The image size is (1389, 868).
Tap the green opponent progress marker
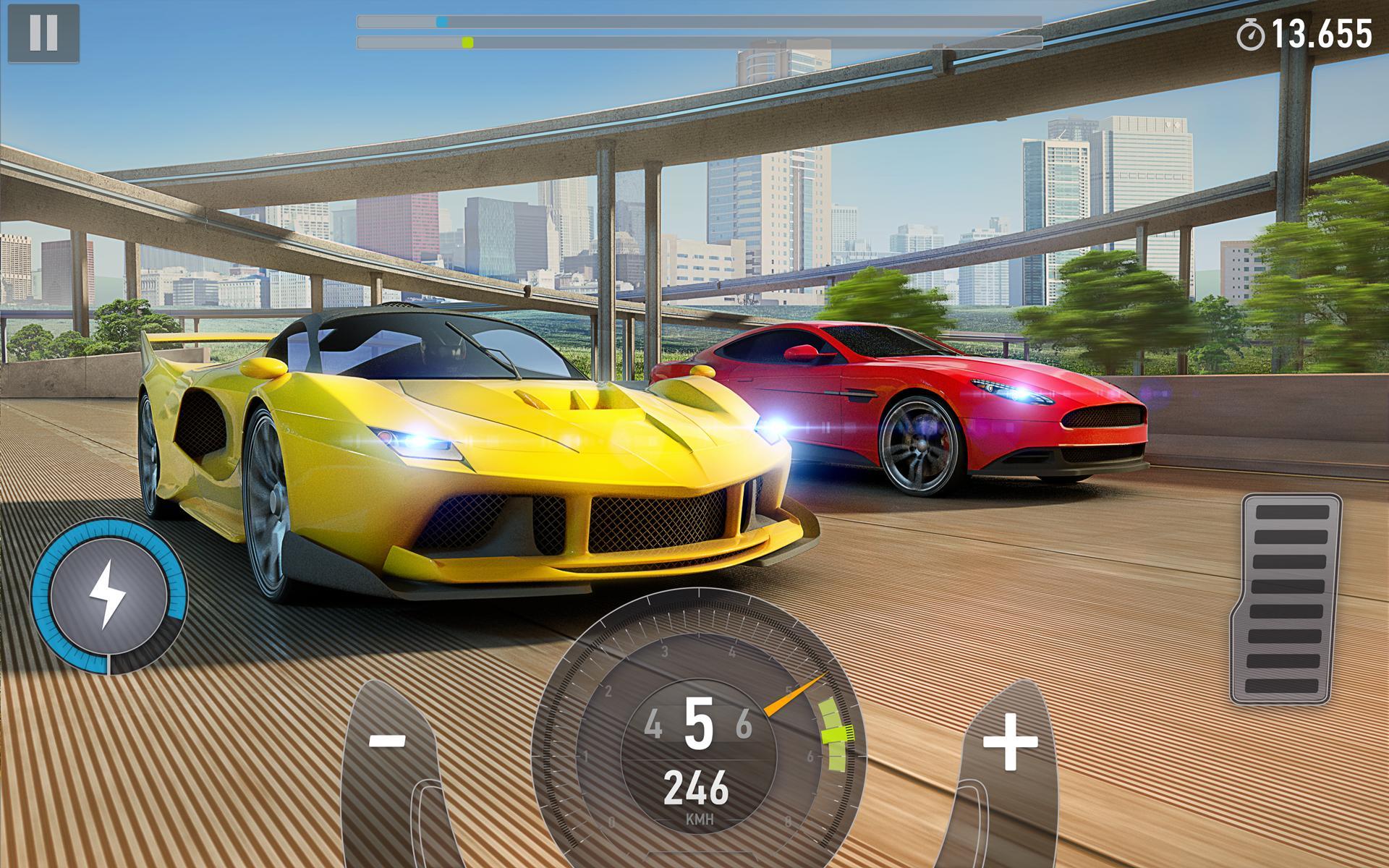coord(467,41)
